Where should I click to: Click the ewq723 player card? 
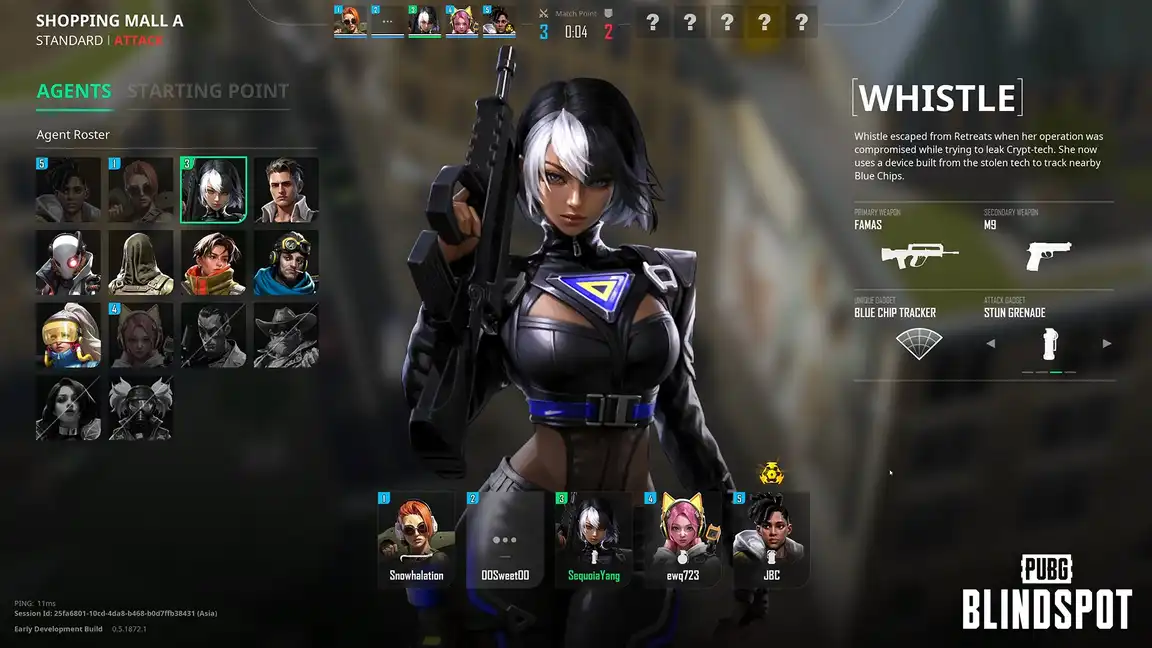click(x=683, y=539)
